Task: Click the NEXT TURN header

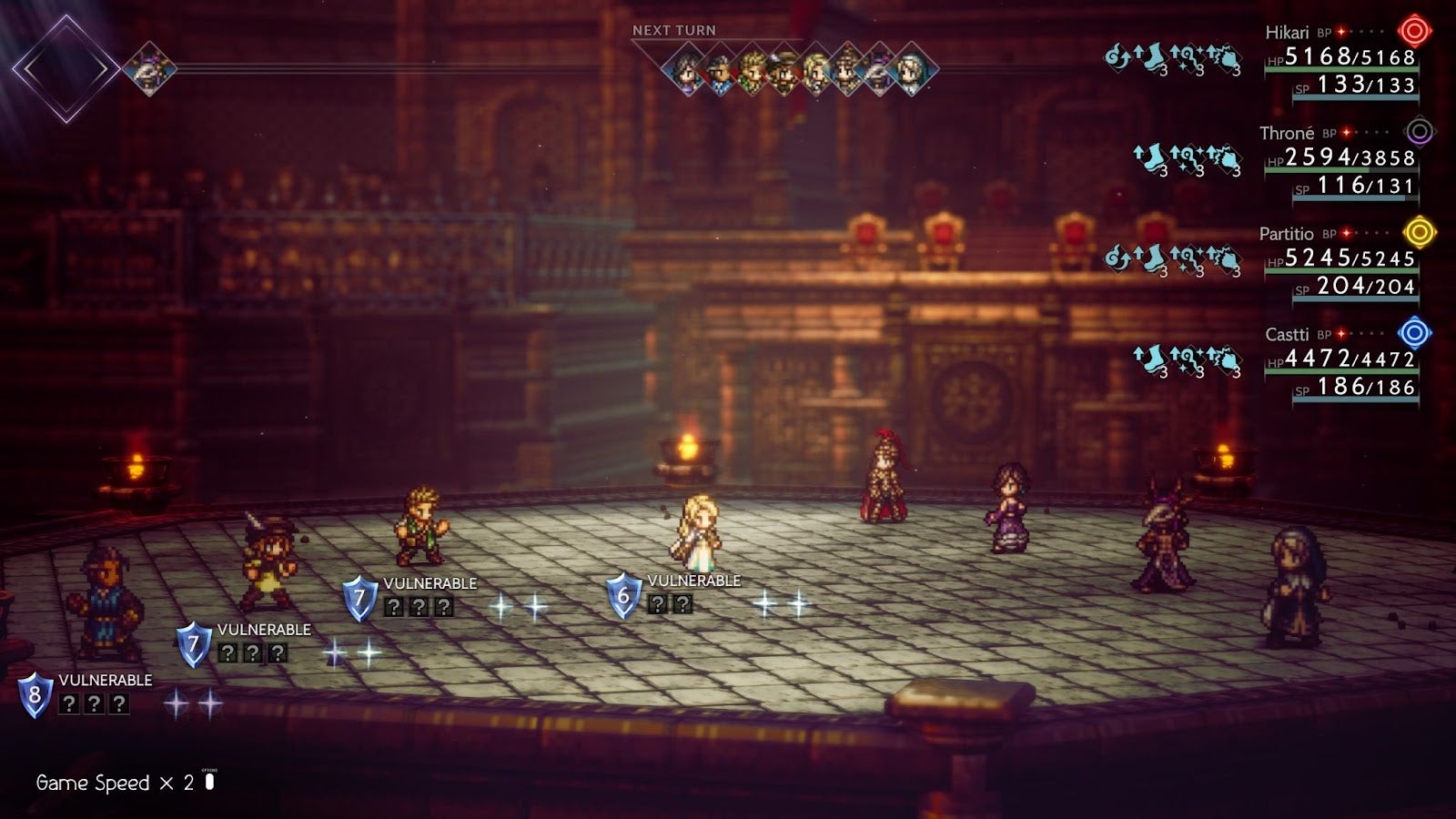Action: pyautogui.click(x=674, y=30)
